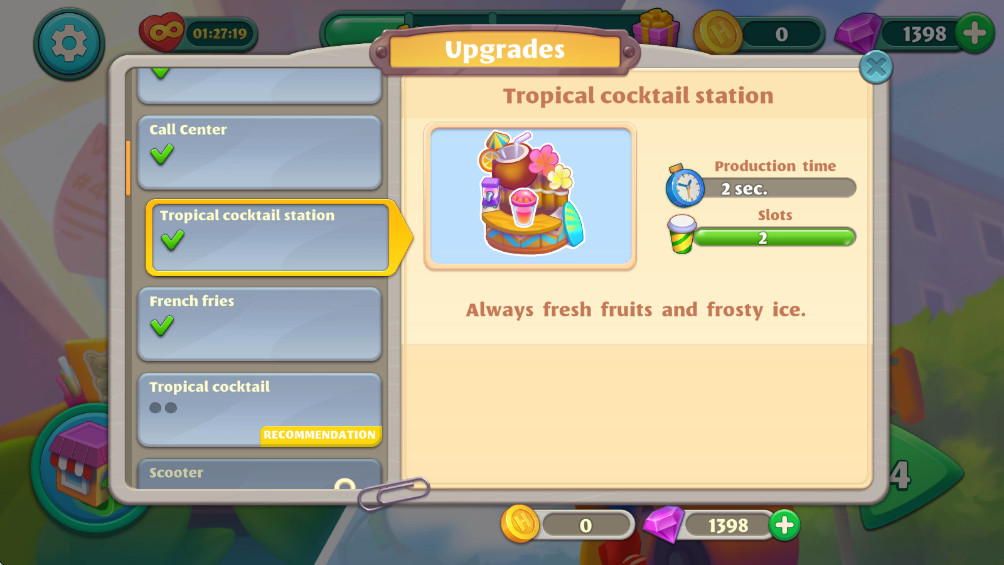
Task: Click the infinite lives heart icon
Action: [x=162, y=34]
